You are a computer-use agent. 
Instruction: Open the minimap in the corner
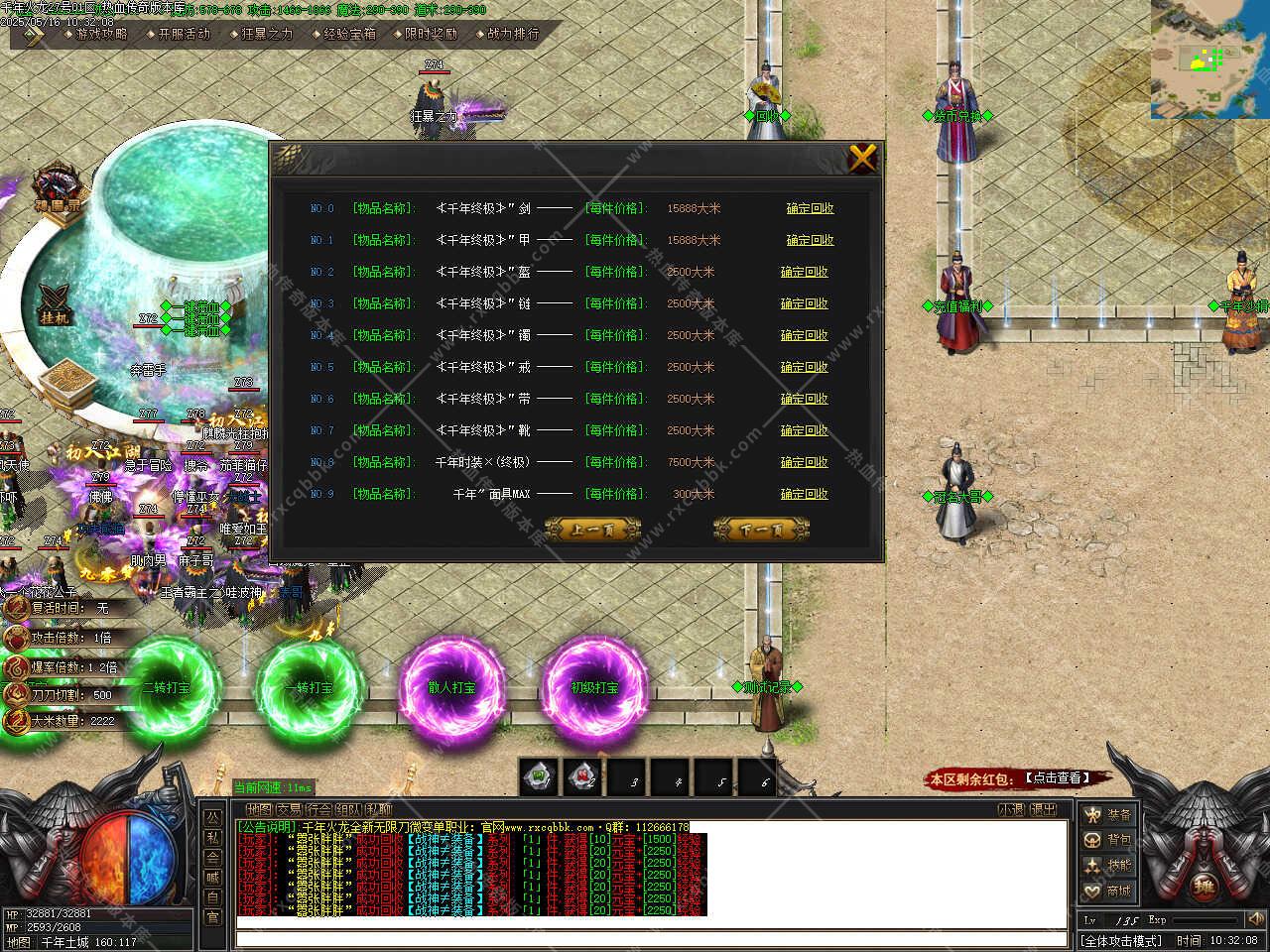point(1209,59)
